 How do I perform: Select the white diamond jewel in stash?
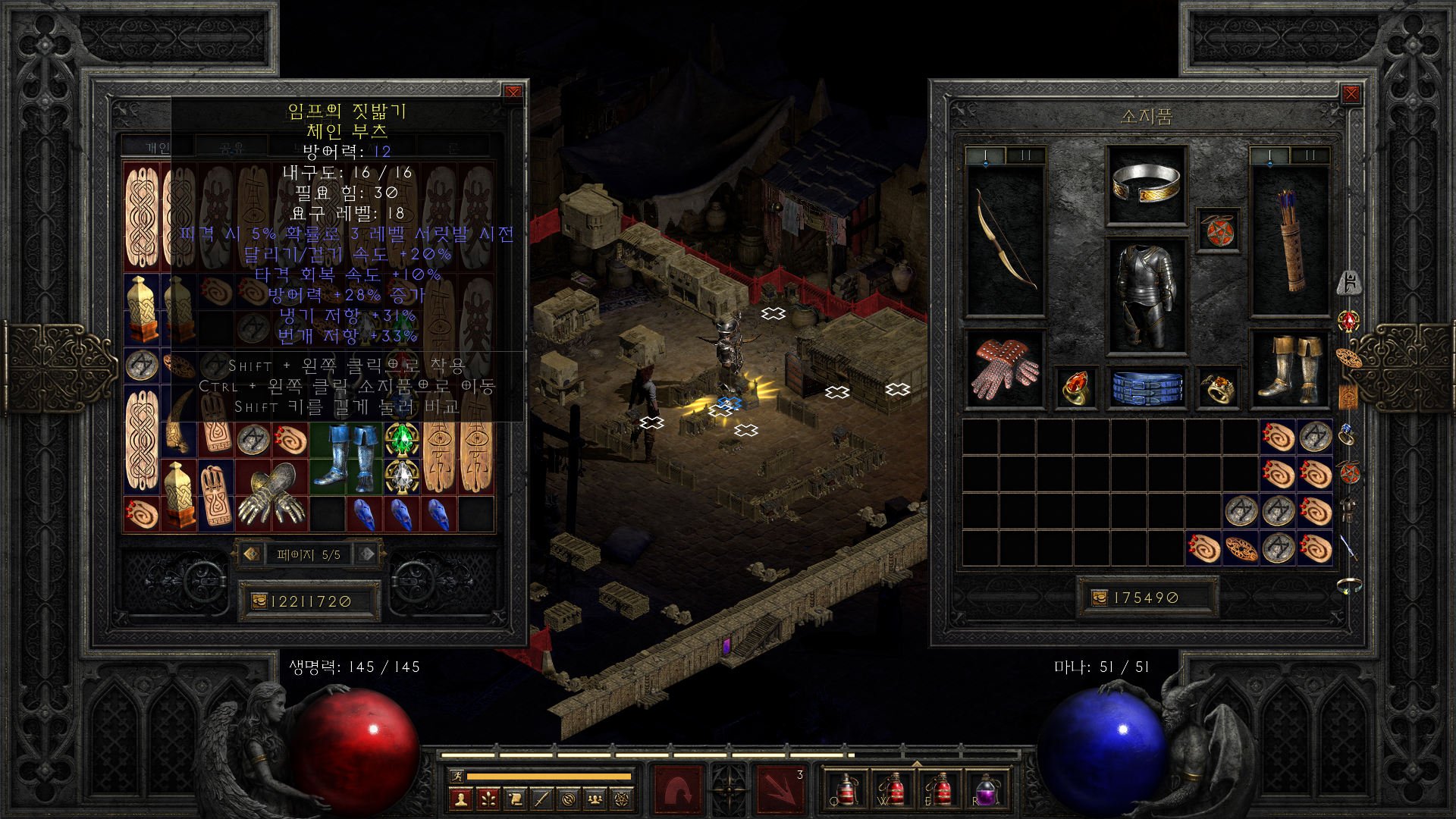(x=402, y=475)
